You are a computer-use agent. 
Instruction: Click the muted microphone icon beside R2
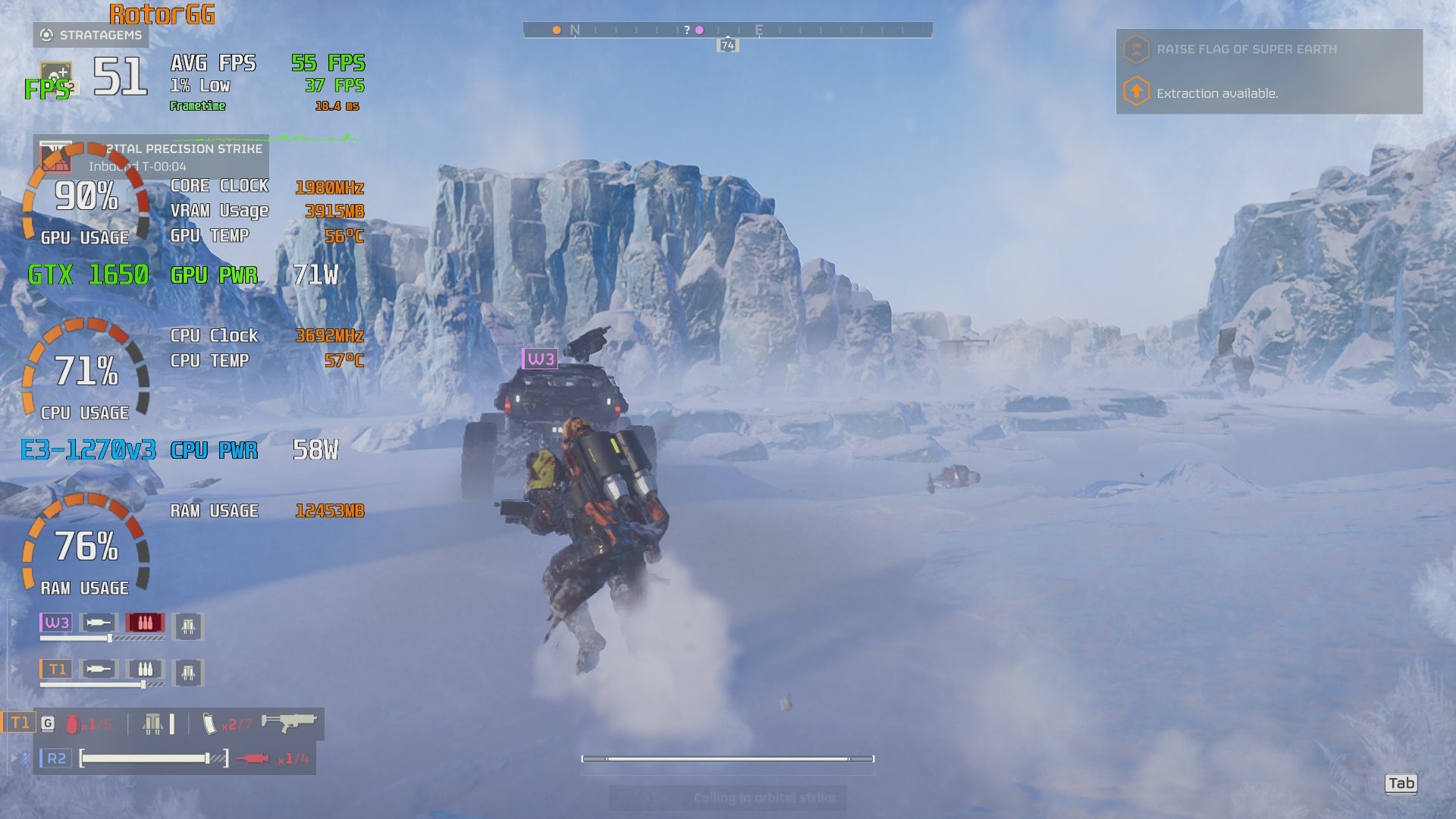[25, 758]
